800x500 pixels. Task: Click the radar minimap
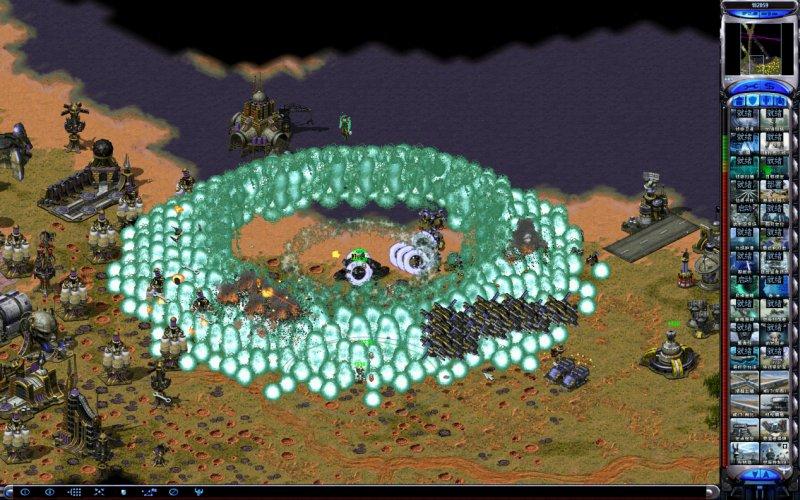[x=758, y=48]
